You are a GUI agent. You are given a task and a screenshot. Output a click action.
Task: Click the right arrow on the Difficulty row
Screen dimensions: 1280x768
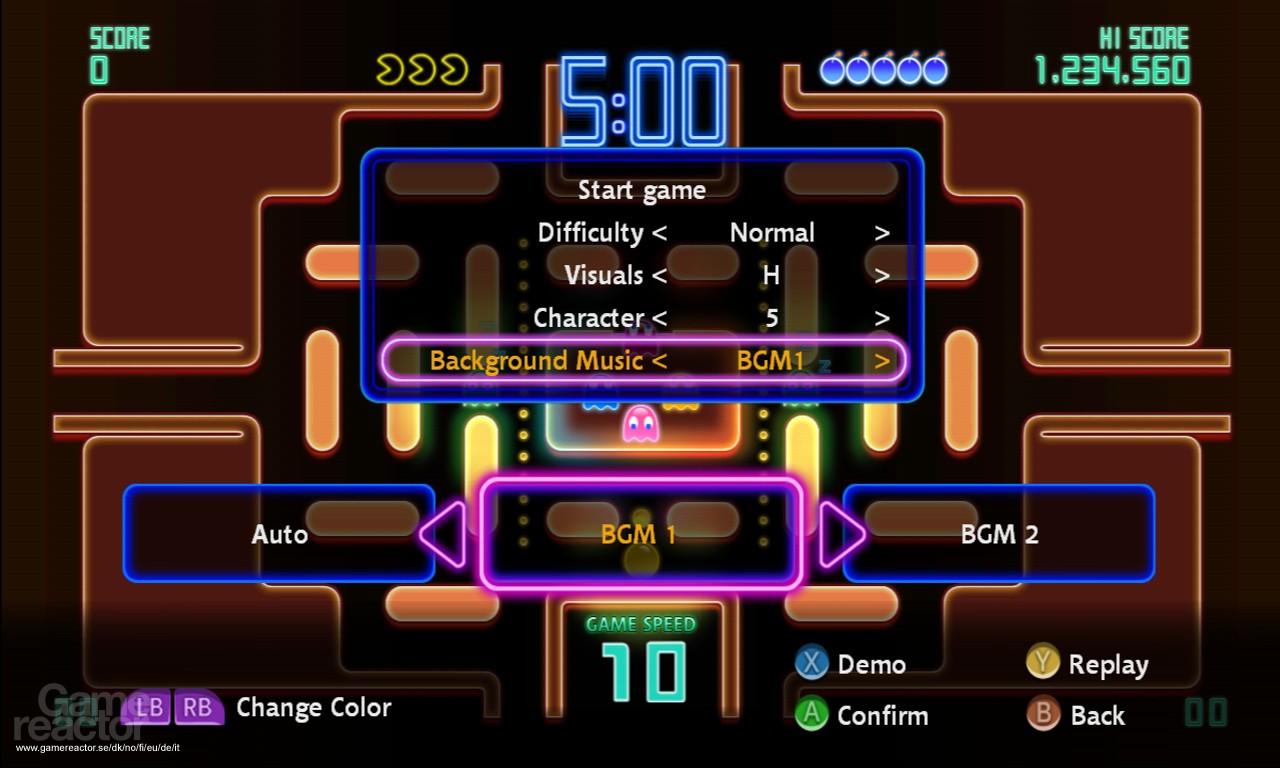click(x=882, y=232)
